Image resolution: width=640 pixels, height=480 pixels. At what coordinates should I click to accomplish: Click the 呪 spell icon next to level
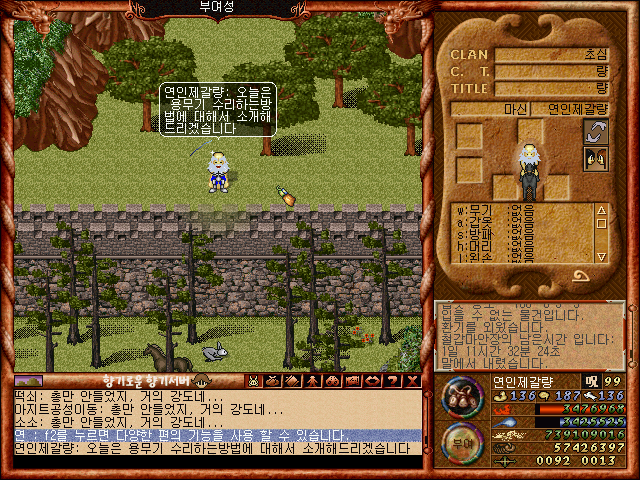(x=592, y=381)
